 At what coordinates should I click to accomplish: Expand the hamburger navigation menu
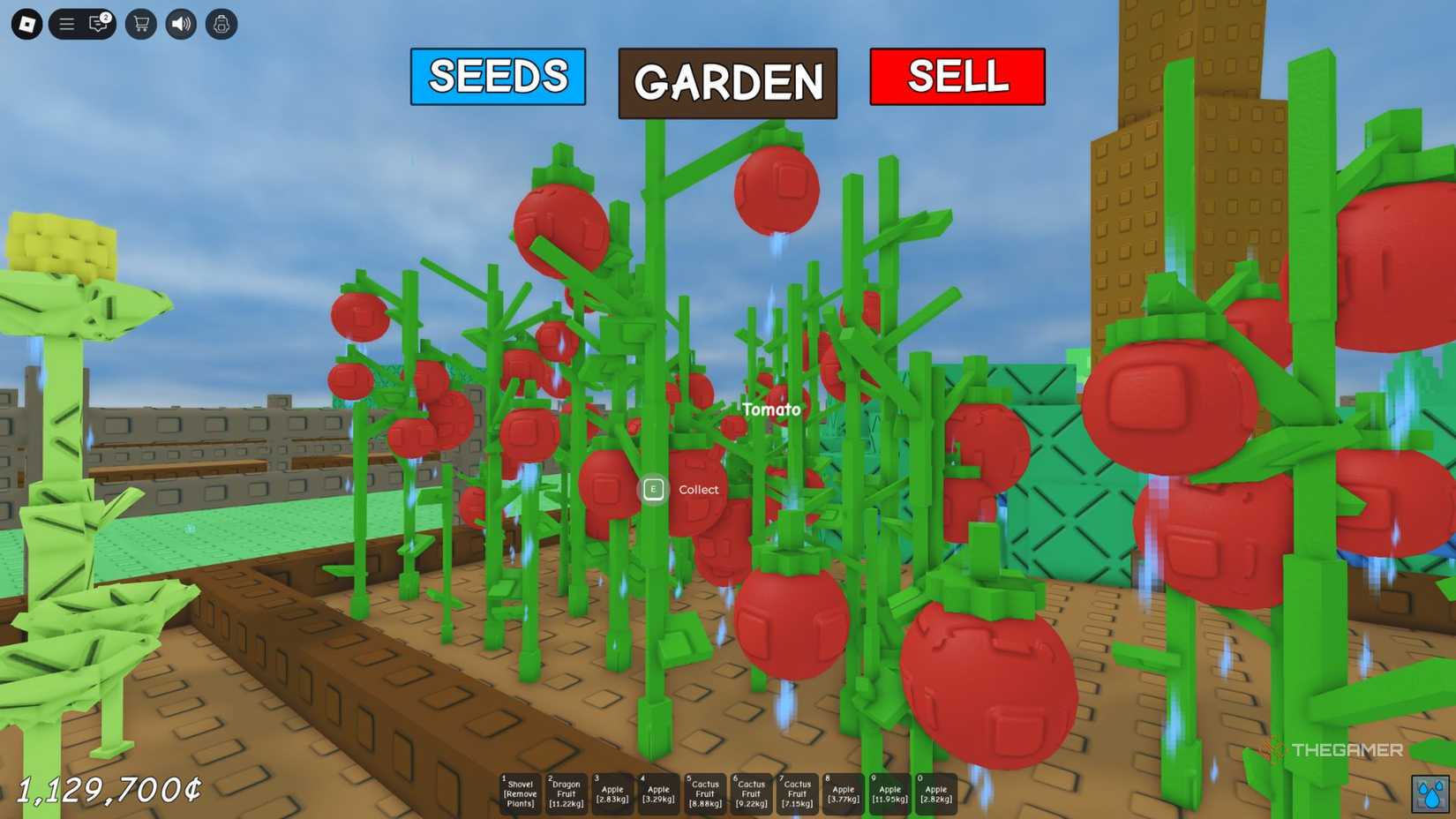pyautogui.click(x=66, y=24)
